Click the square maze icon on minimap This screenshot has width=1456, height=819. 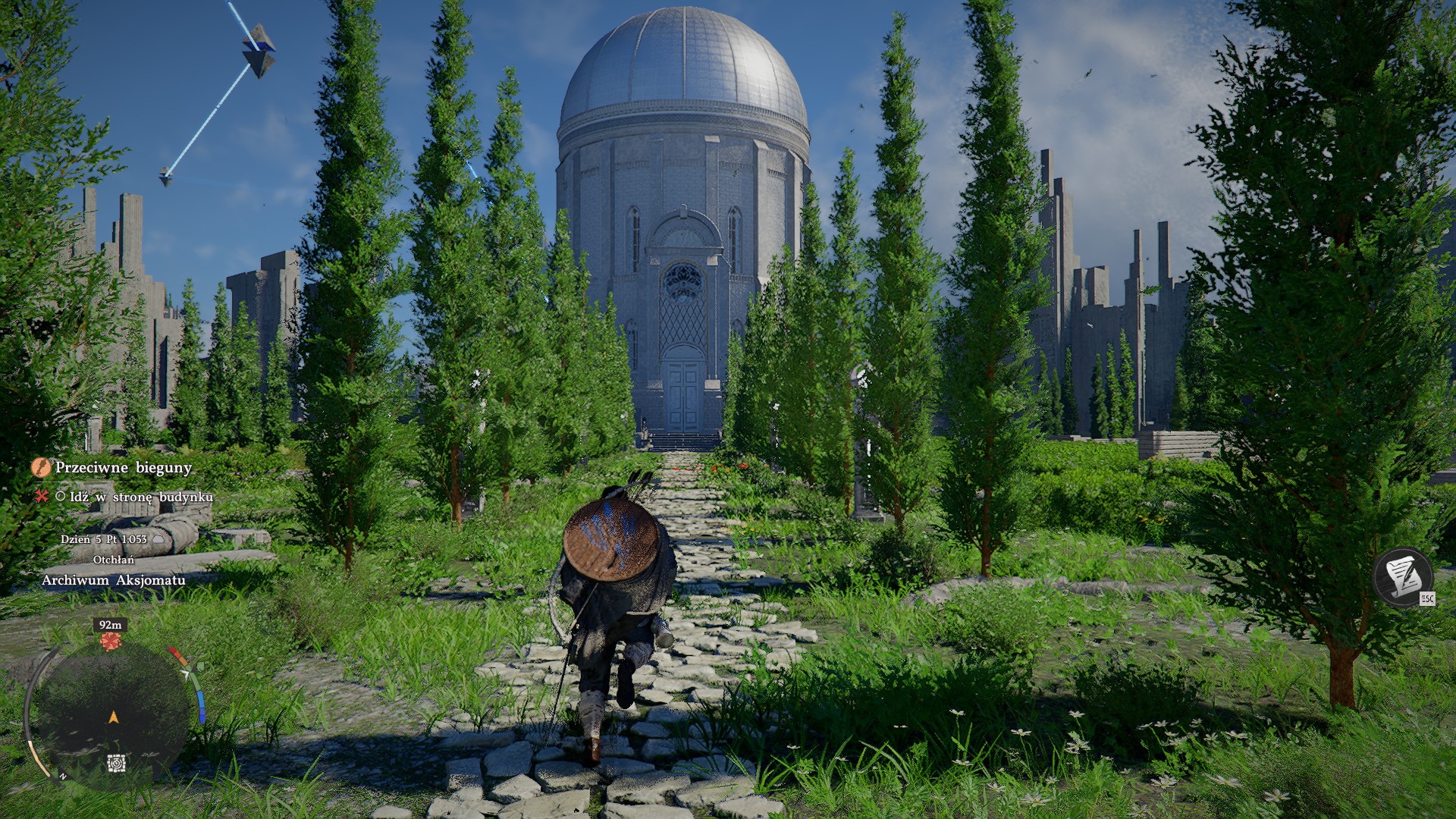(x=116, y=763)
